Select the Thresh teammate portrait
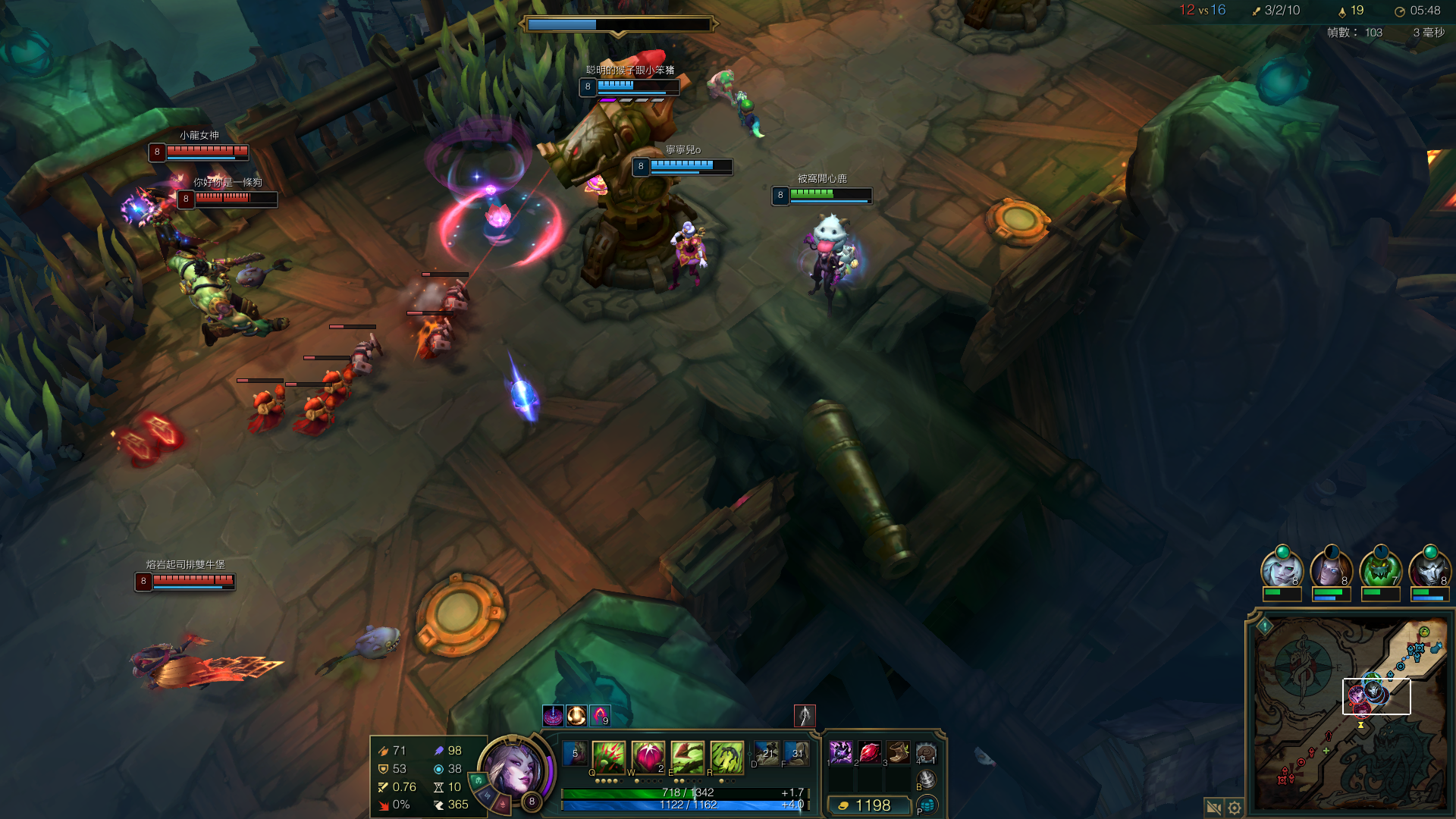The height and width of the screenshot is (819, 1456). 1380,569
